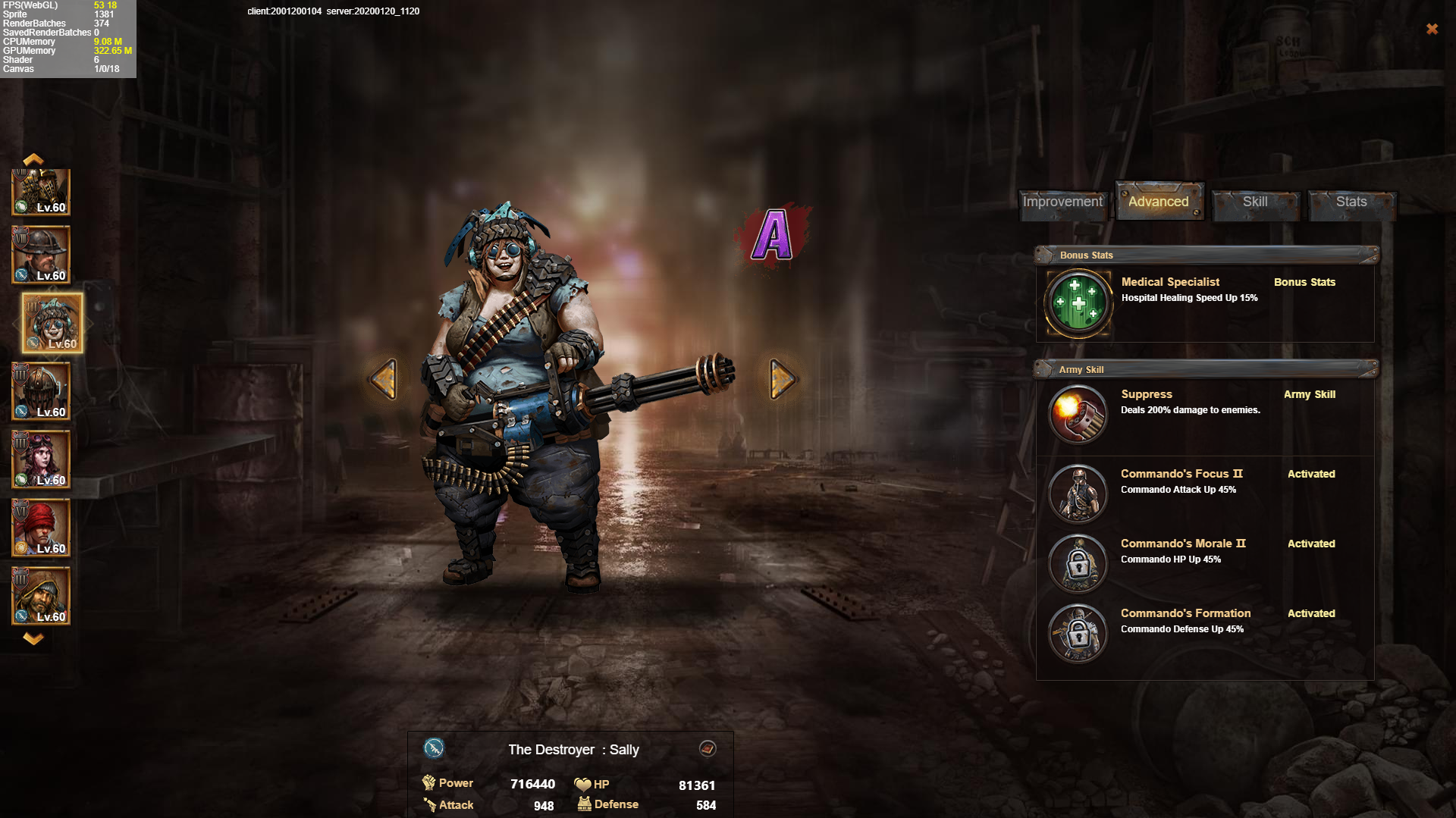Show the Stats tab
The height and width of the screenshot is (818, 1456).
pos(1351,202)
